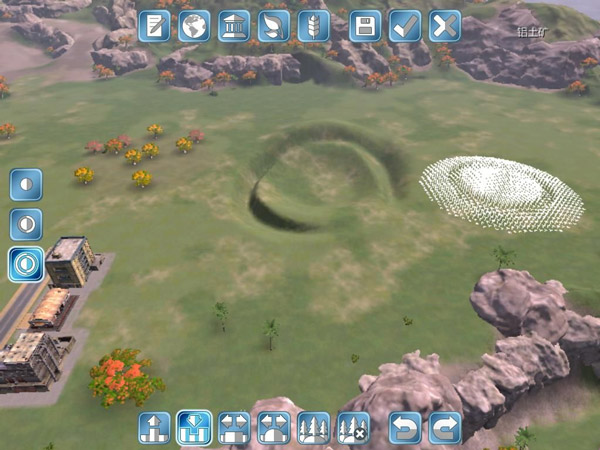
Task: Save with the floppy disk button
Action: pos(365,26)
